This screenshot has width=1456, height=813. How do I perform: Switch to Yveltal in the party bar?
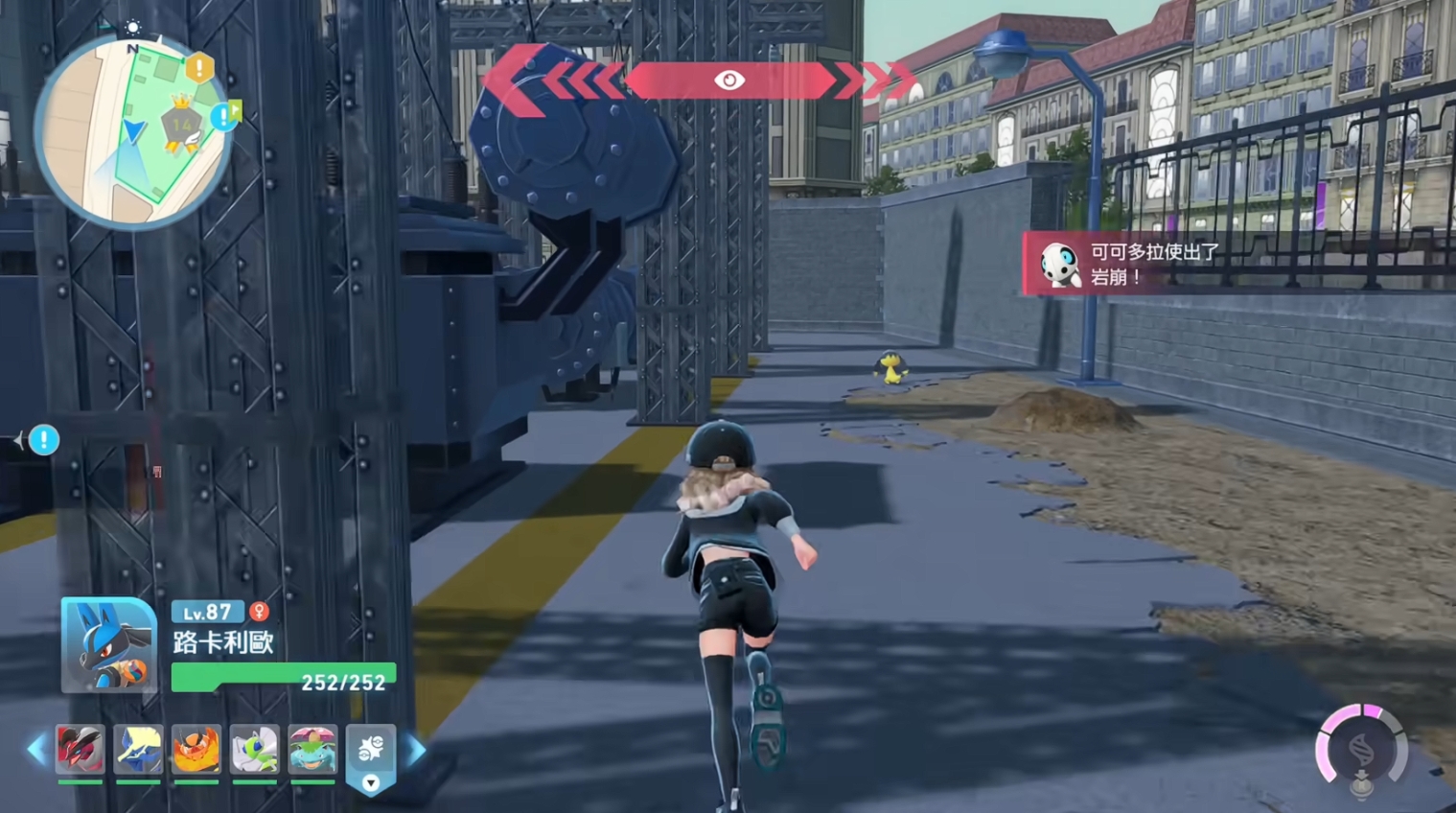pyautogui.click(x=80, y=749)
